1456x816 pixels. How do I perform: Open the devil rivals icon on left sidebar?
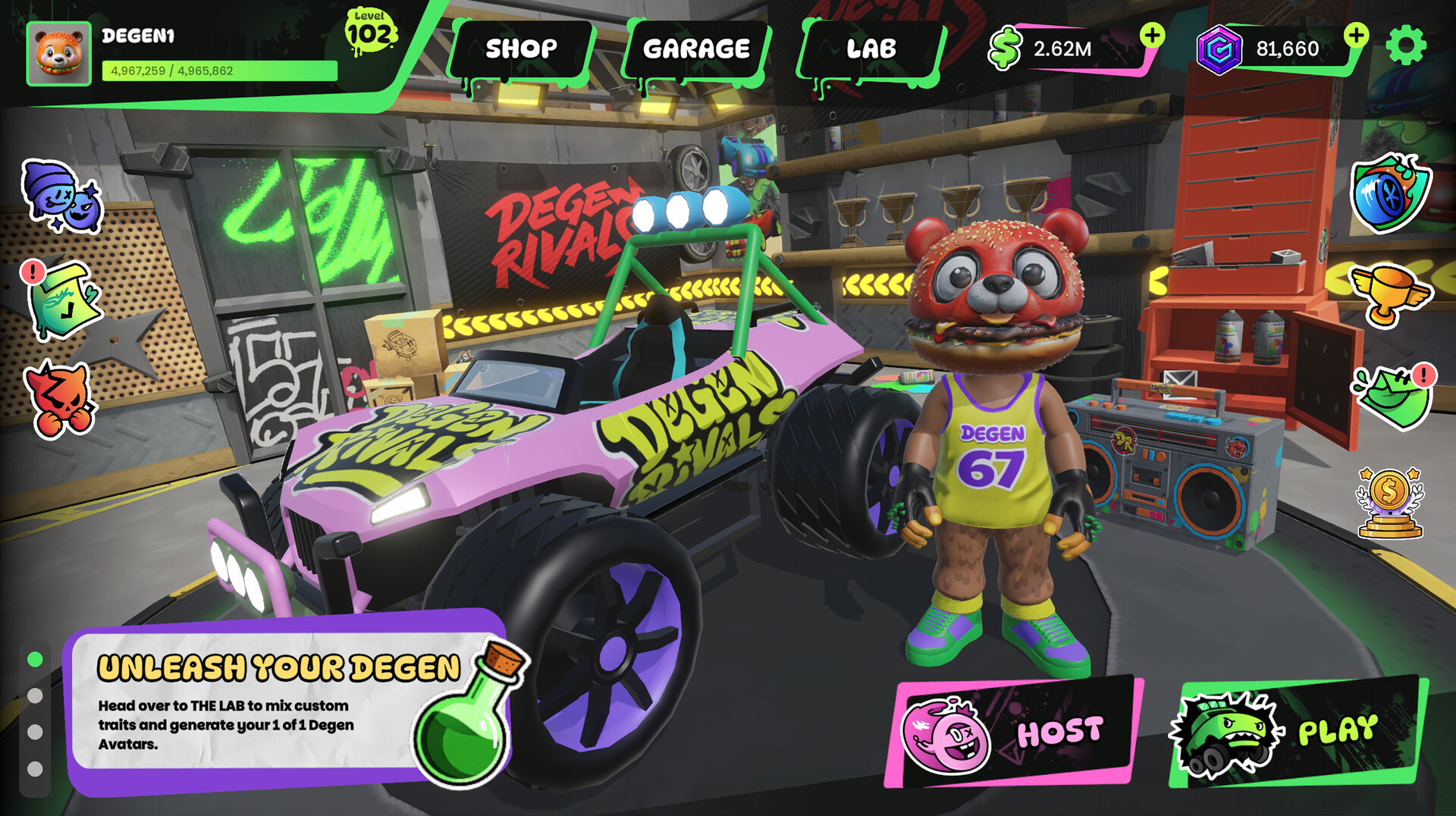(63, 400)
